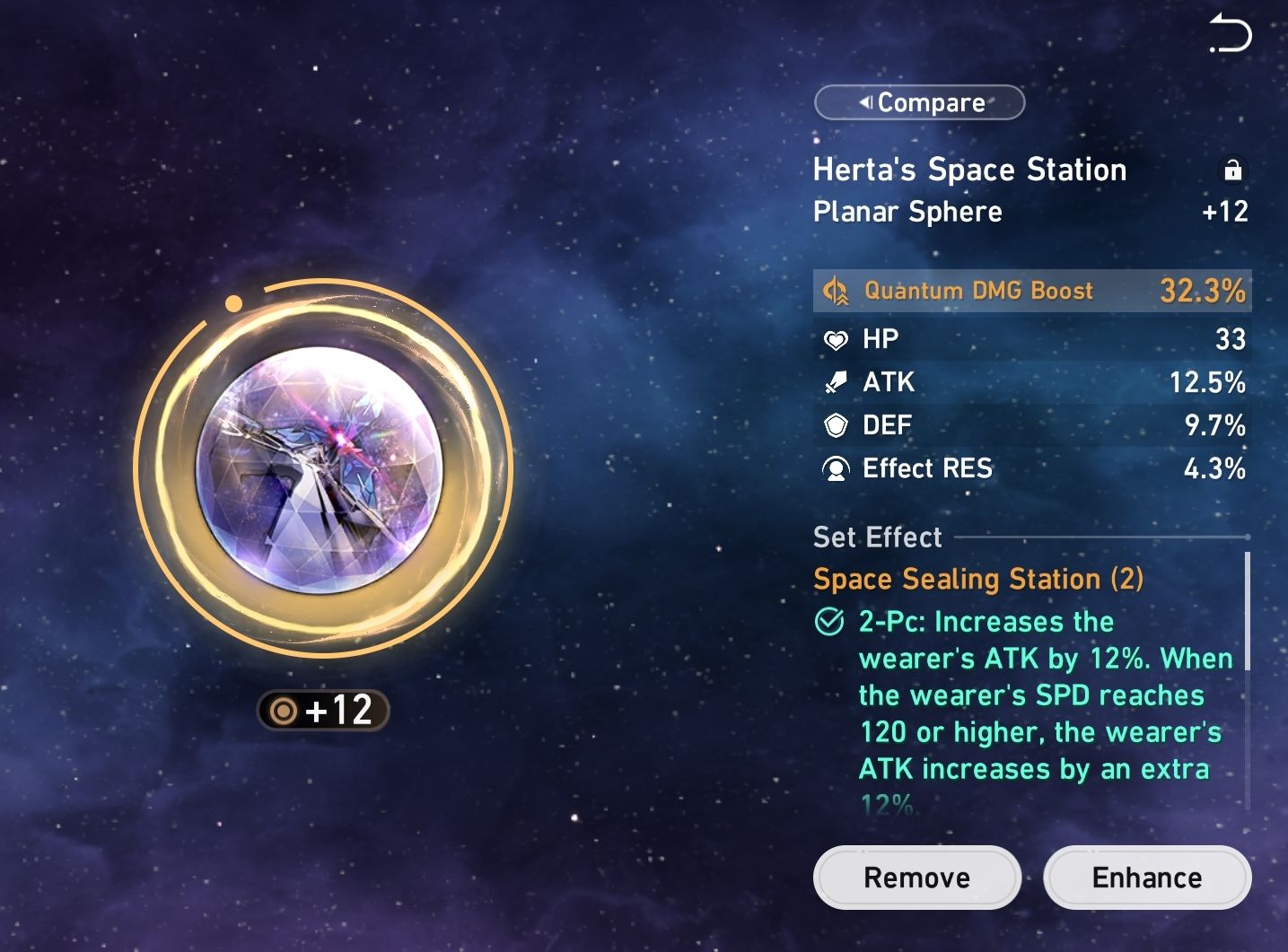Toggle the Space Sealing Station set activation mark
This screenshot has width=1288, height=952.
coord(828,622)
